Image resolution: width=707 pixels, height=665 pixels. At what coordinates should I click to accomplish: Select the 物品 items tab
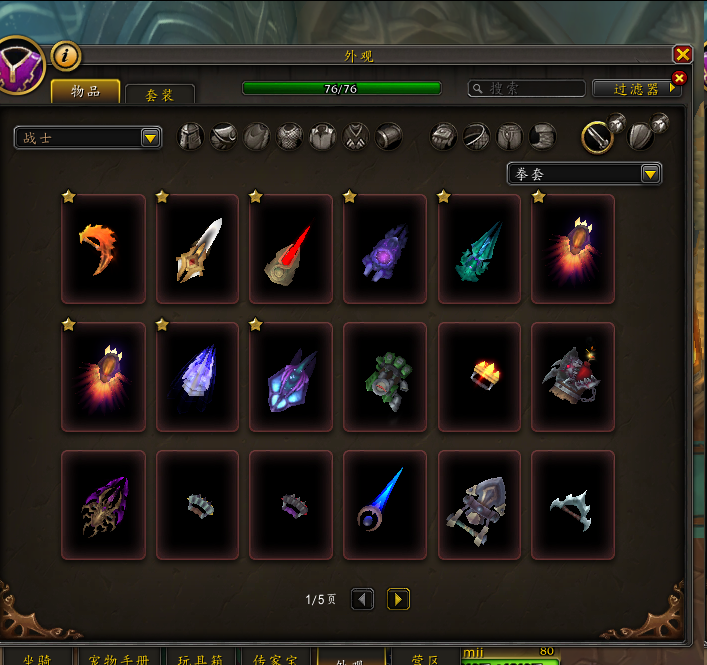click(x=85, y=91)
